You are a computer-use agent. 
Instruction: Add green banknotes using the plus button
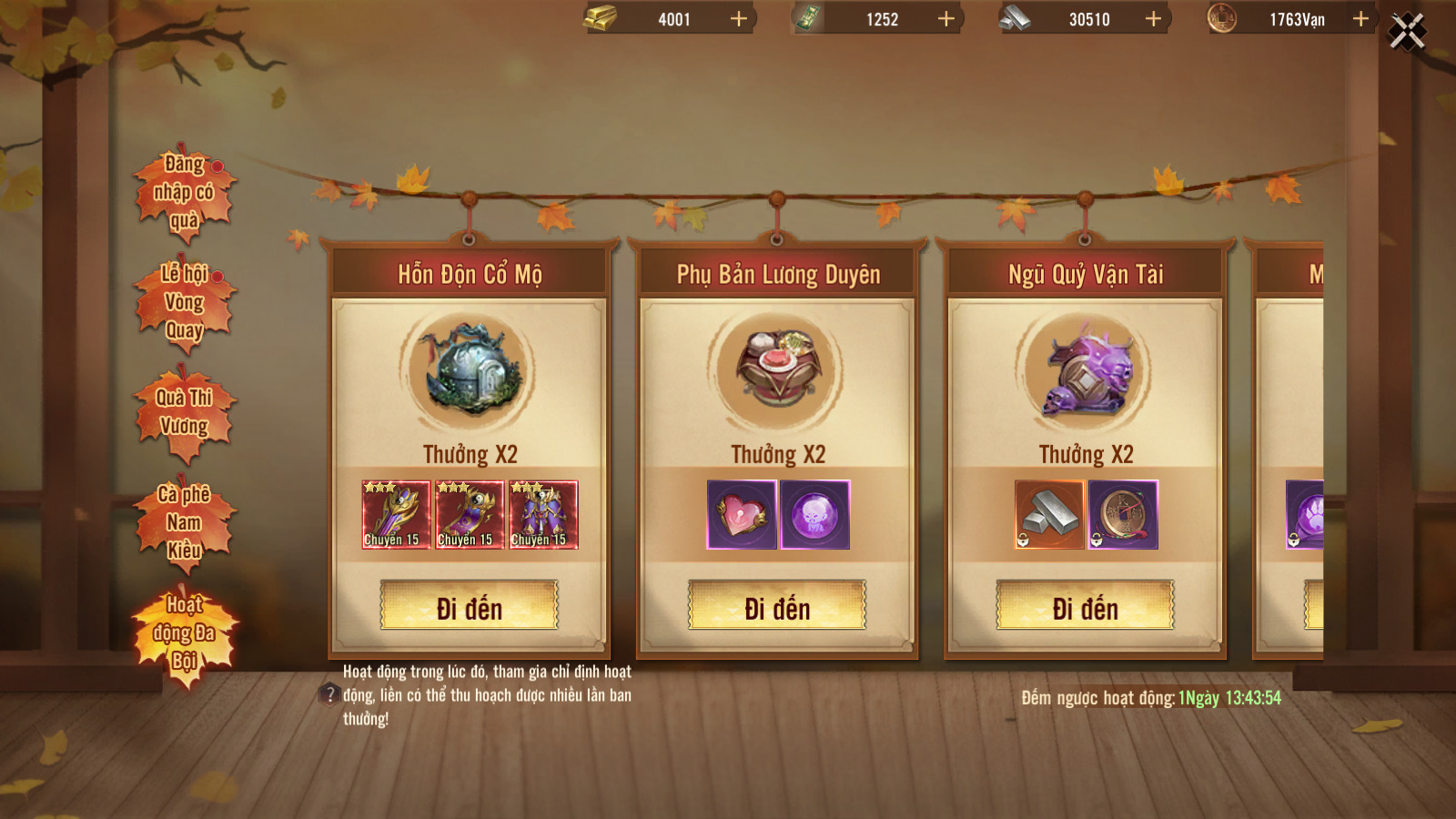(x=946, y=19)
